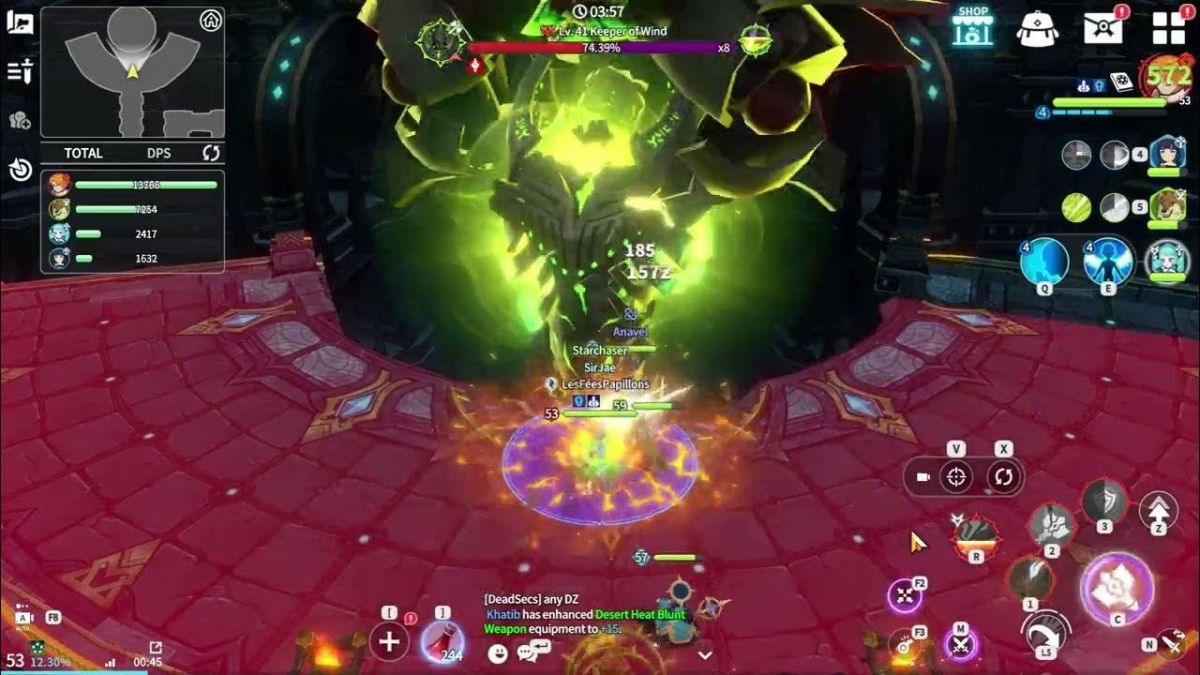The image size is (1200, 675).
Task: Open the four-square main menu grid
Action: 1168,28
